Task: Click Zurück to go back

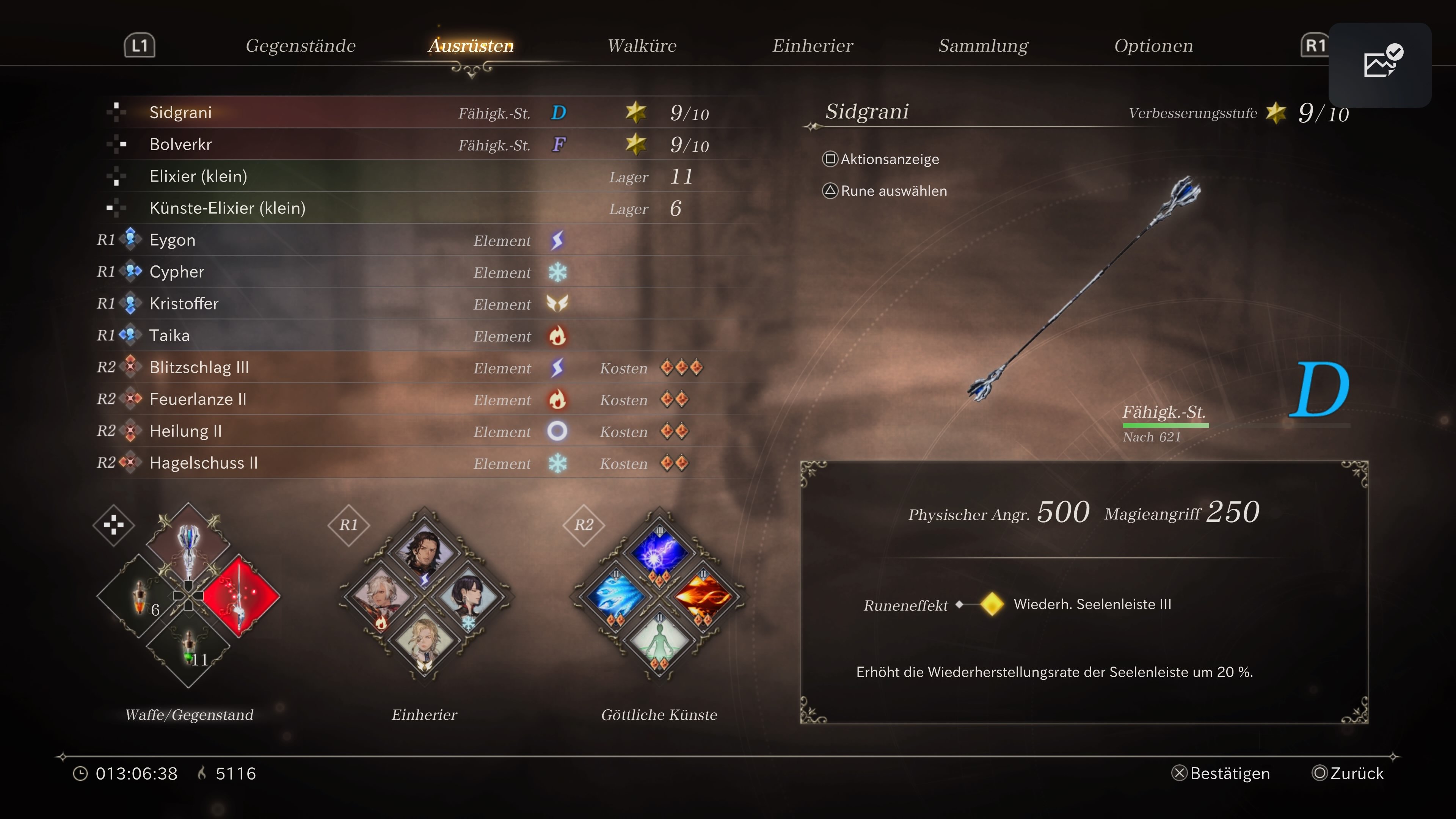Action: click(x=1348, y=773)
